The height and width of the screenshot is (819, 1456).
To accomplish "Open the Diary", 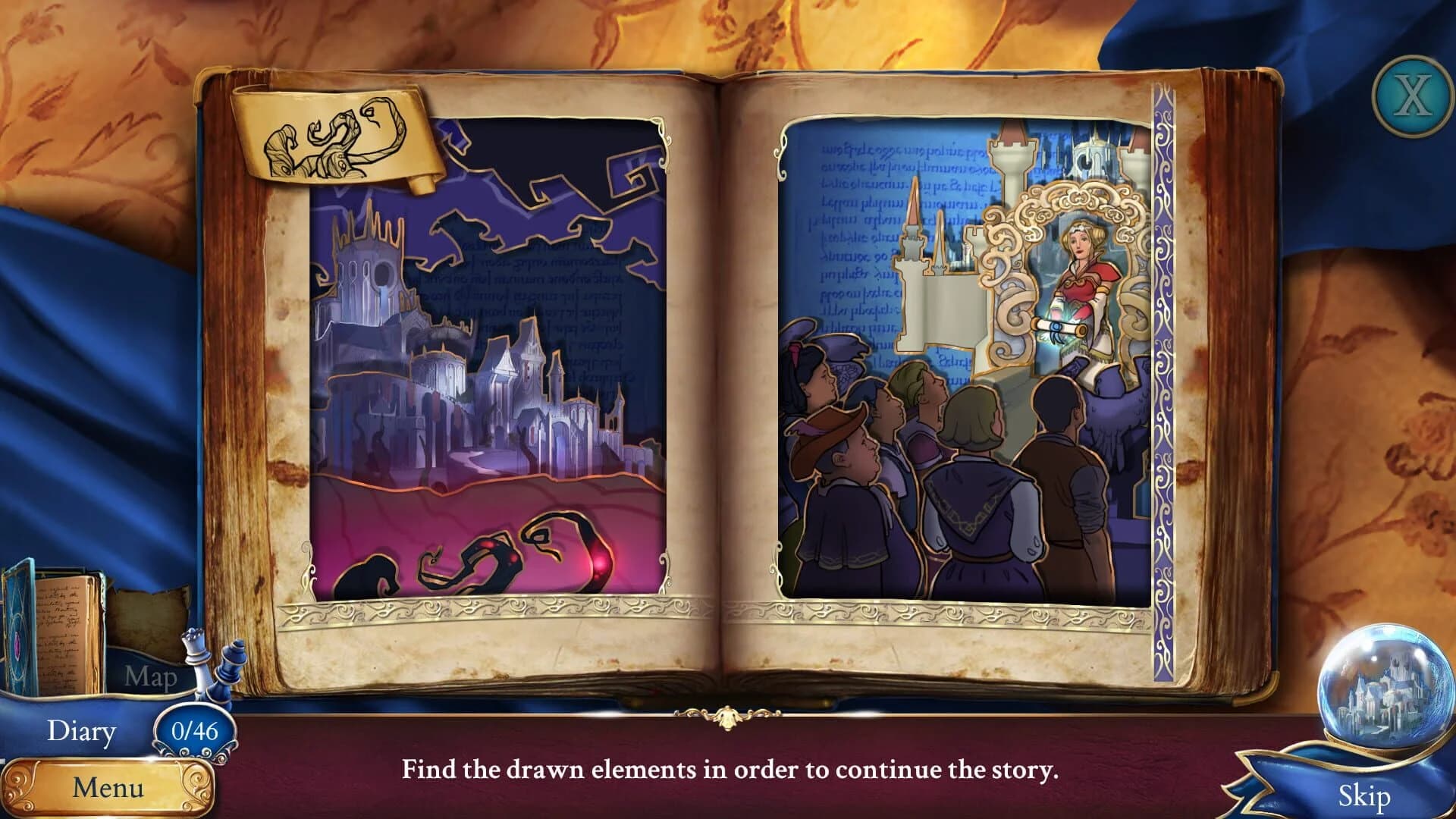I will pyautogui.click(x=81, y=730).
